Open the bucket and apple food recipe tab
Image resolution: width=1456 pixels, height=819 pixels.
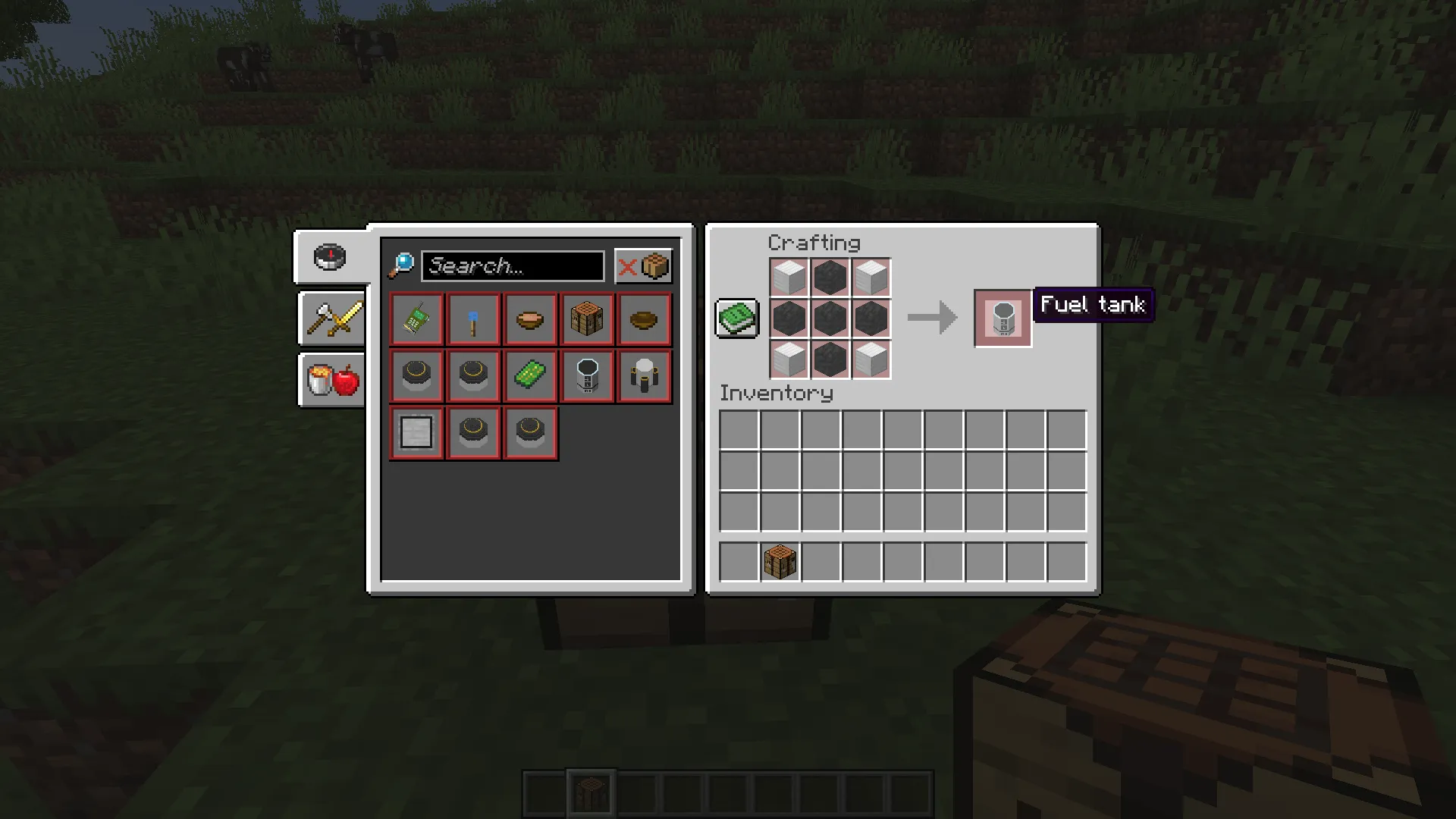[332, 379]
